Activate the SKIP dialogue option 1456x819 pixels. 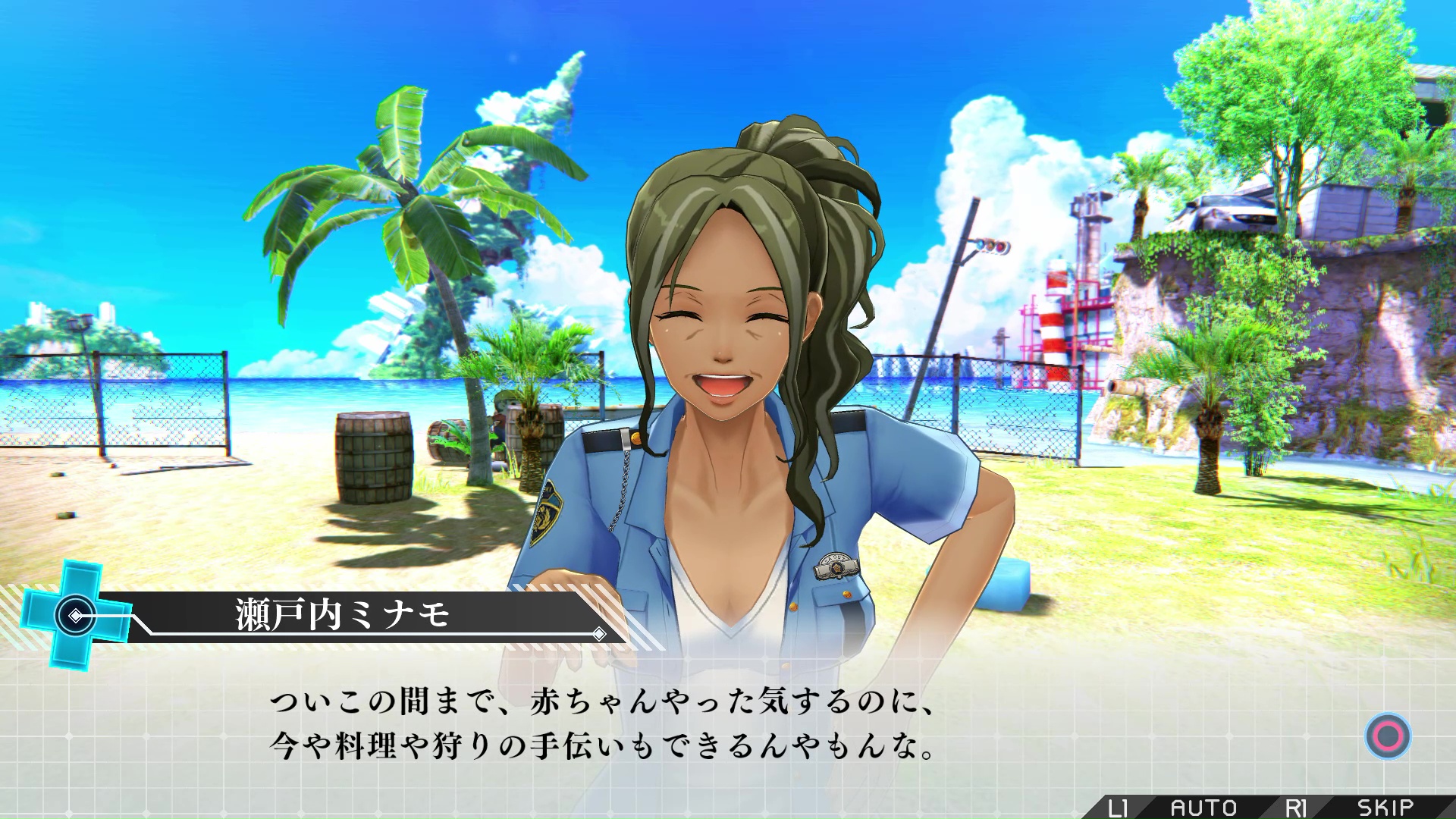pyautogui.click(x=1385, y=808)
